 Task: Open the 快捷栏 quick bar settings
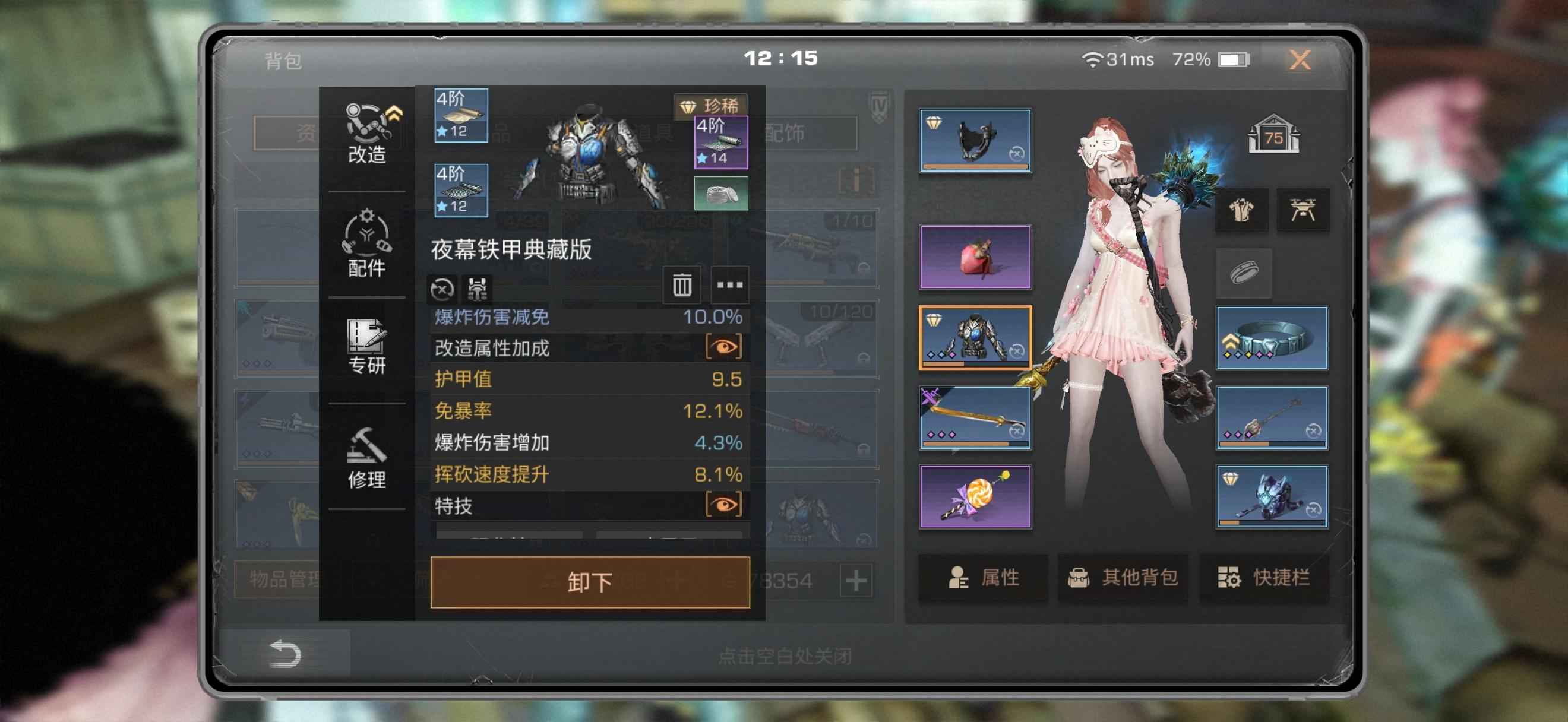[x=1264, y=577]
